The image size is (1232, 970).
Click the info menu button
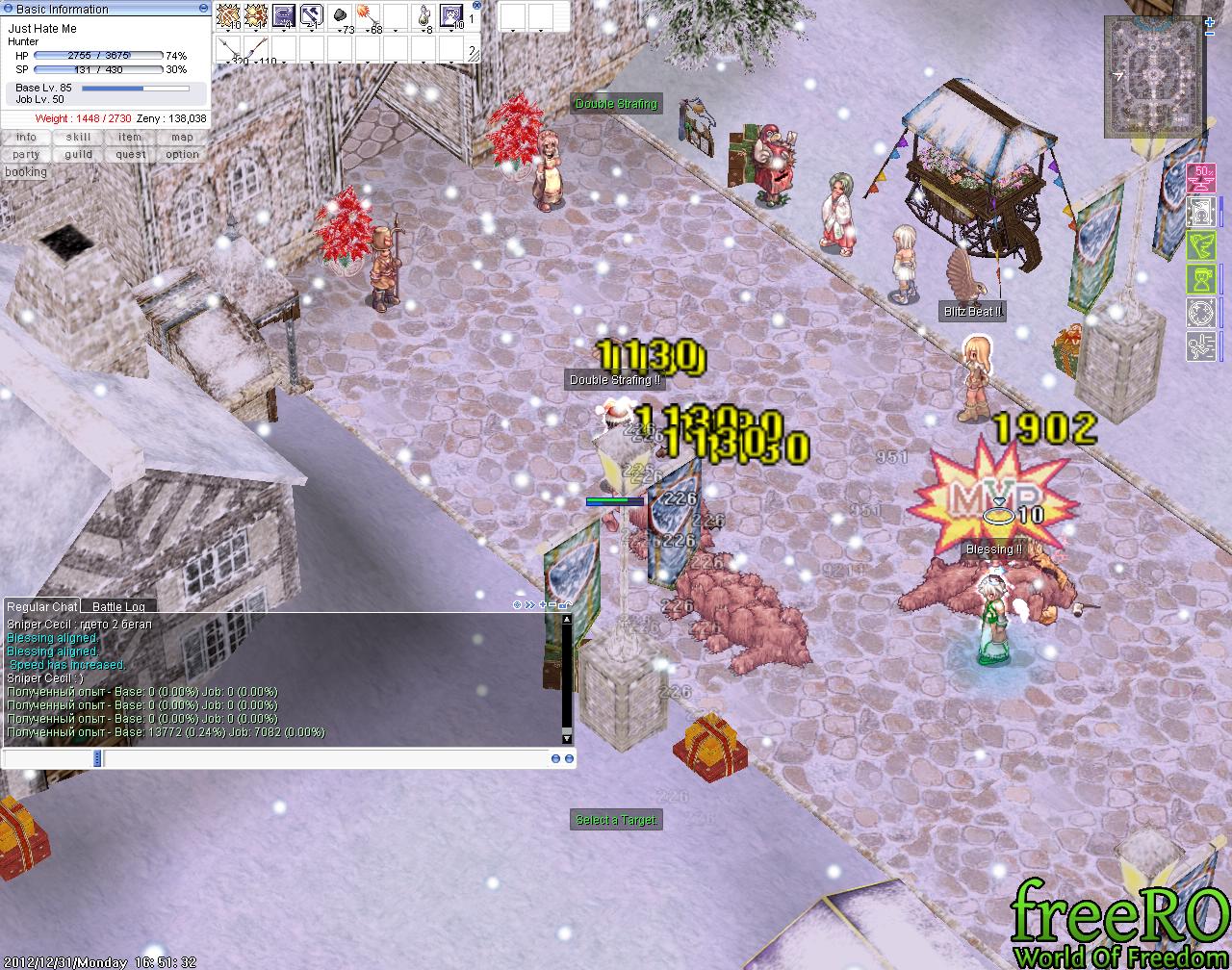pyautogui.click(x=26, y=138)
